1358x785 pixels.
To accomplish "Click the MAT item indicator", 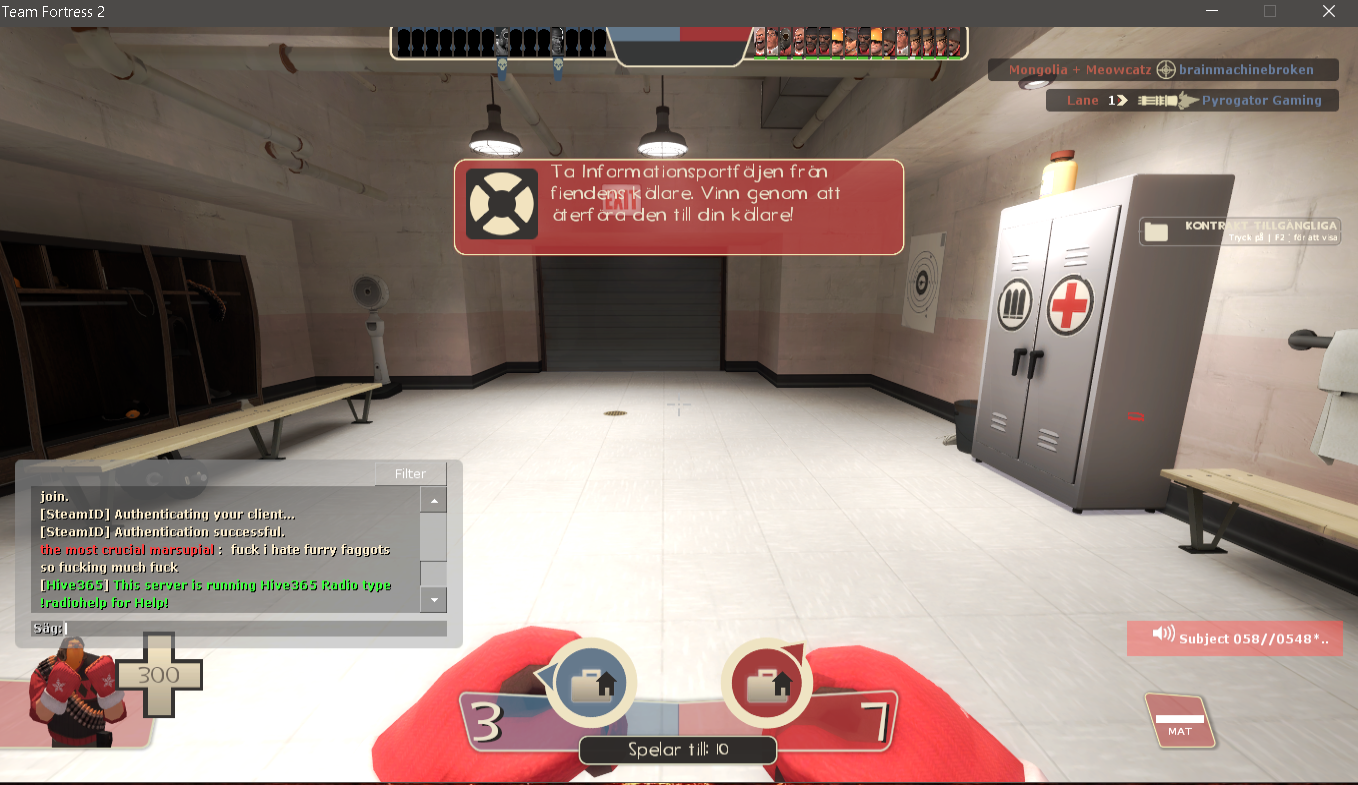I will tap(1180, 722).
